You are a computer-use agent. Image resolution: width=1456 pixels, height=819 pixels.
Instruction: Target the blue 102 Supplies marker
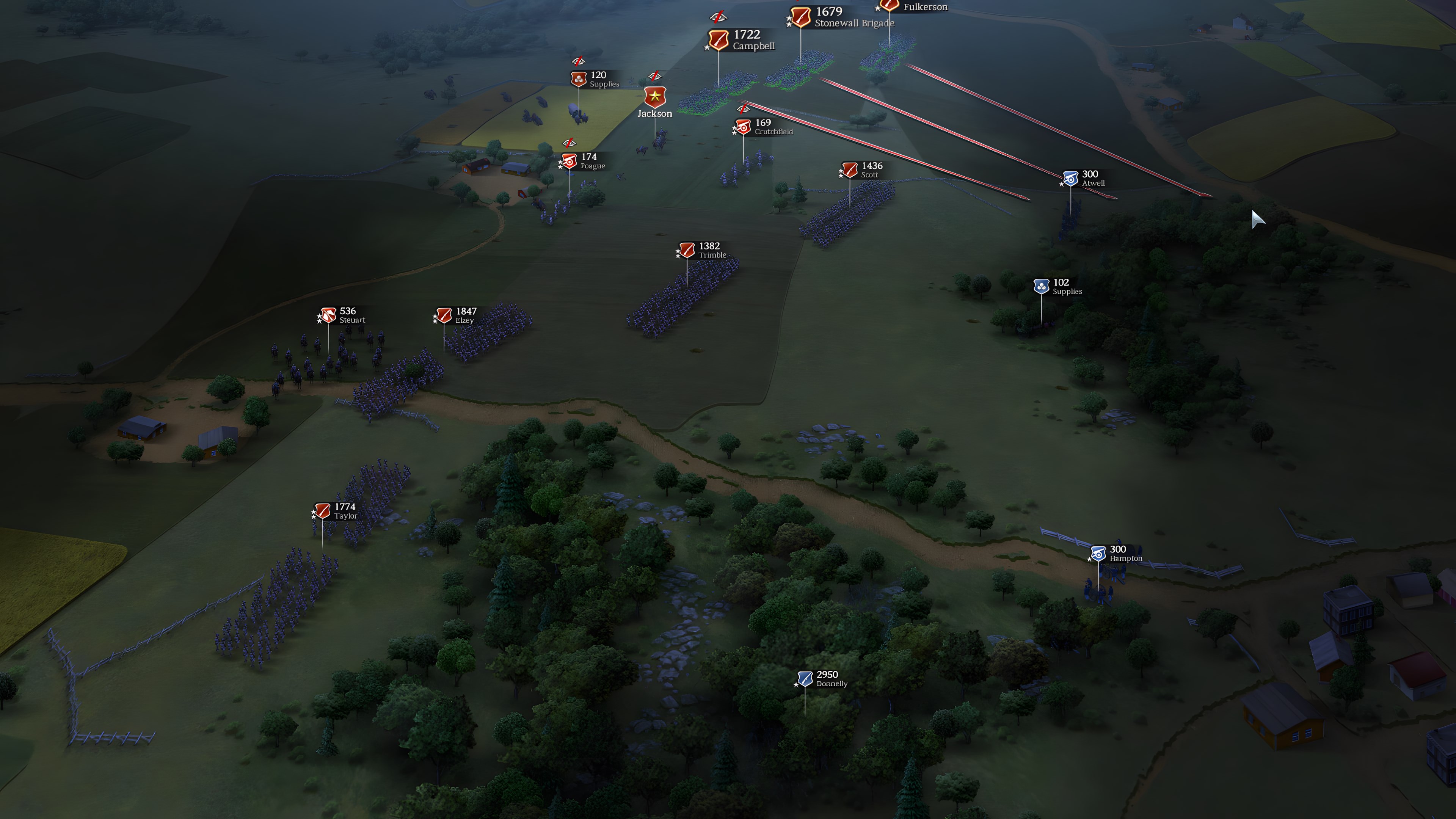tap(1041, 287)
